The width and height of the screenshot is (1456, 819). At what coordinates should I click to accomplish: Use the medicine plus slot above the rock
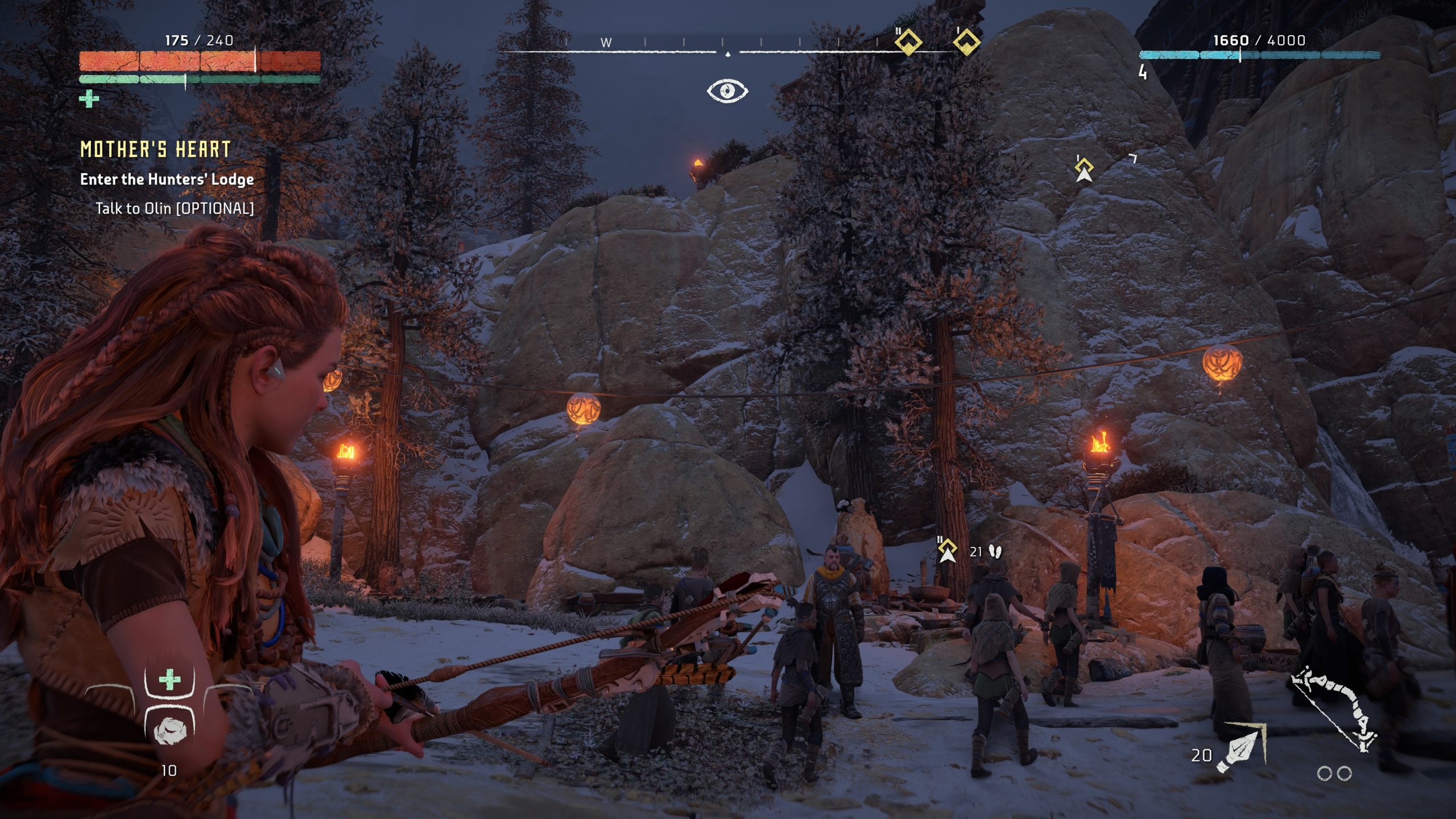(x=169, y=680)
